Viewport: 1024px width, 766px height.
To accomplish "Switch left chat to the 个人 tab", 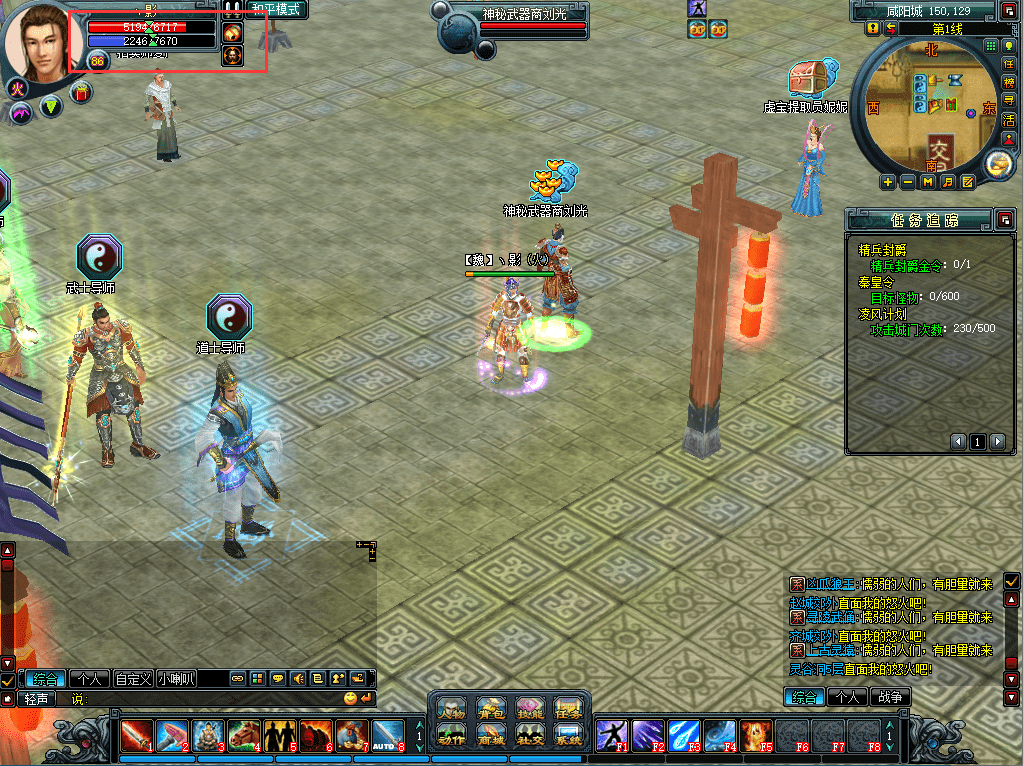I will pos(90,678).
